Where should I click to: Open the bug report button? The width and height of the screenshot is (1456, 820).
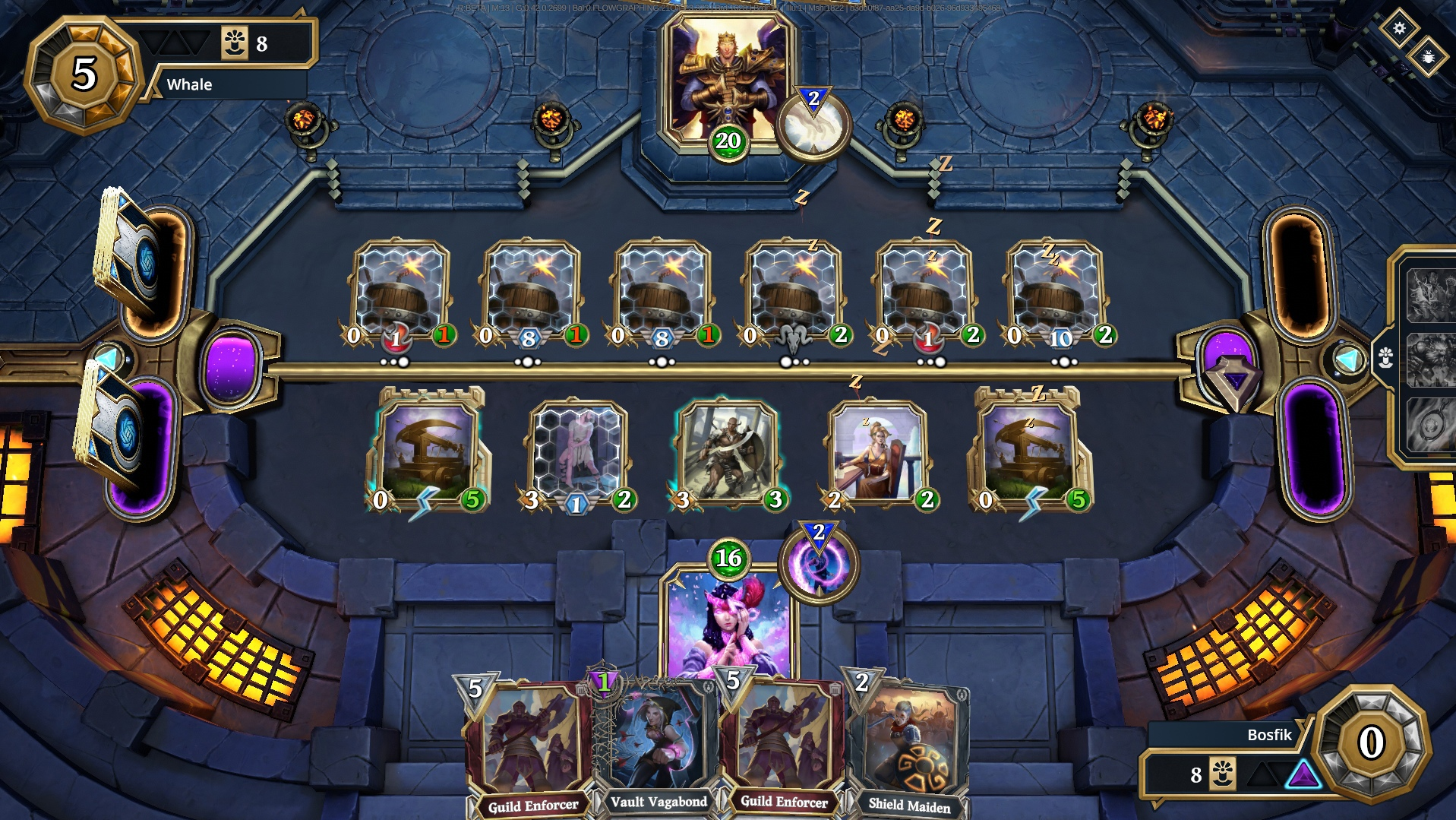pos(1427,57)
